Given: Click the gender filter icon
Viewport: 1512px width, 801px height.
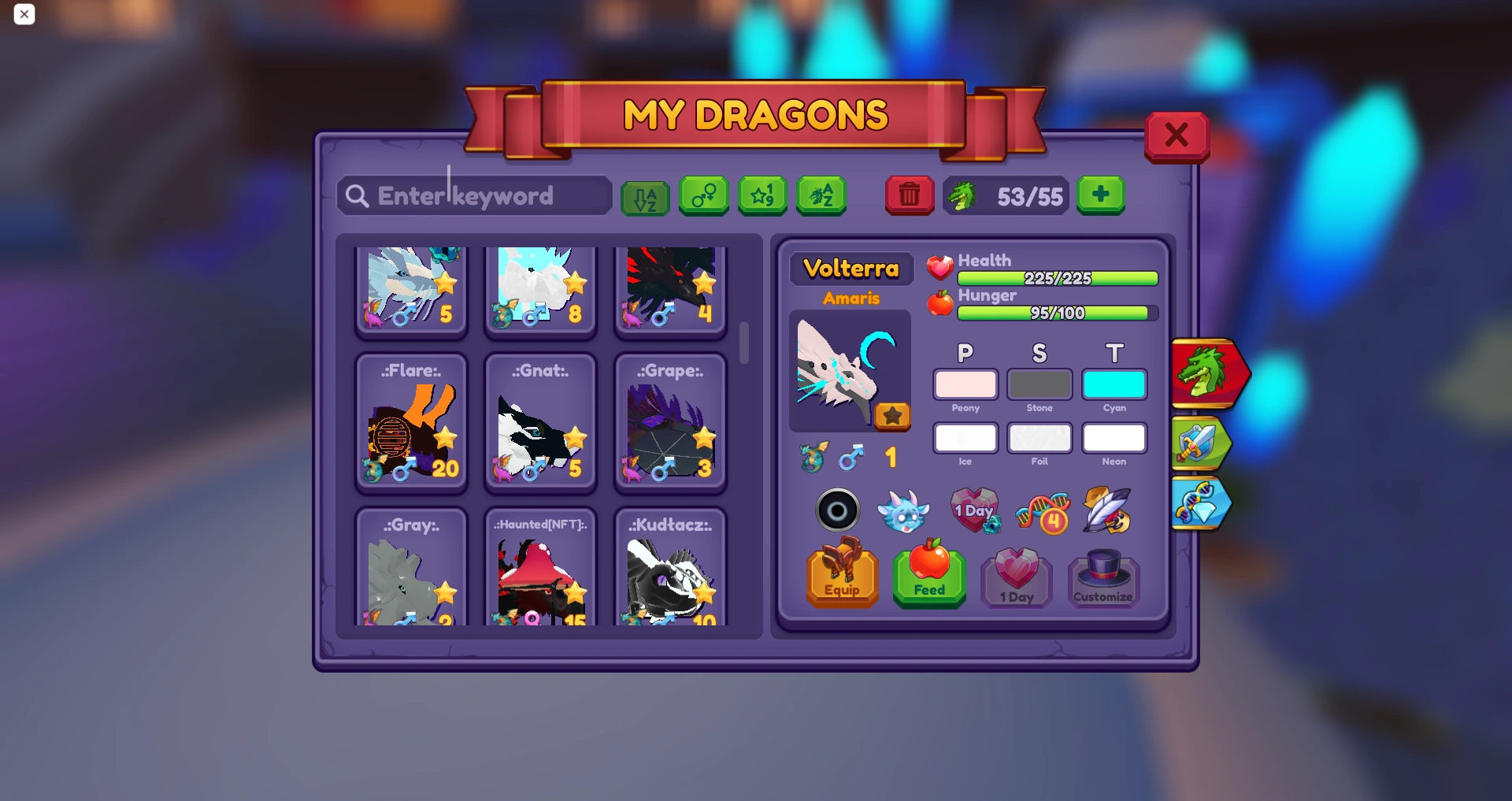Looking at the screenshot, I should 703,196.
